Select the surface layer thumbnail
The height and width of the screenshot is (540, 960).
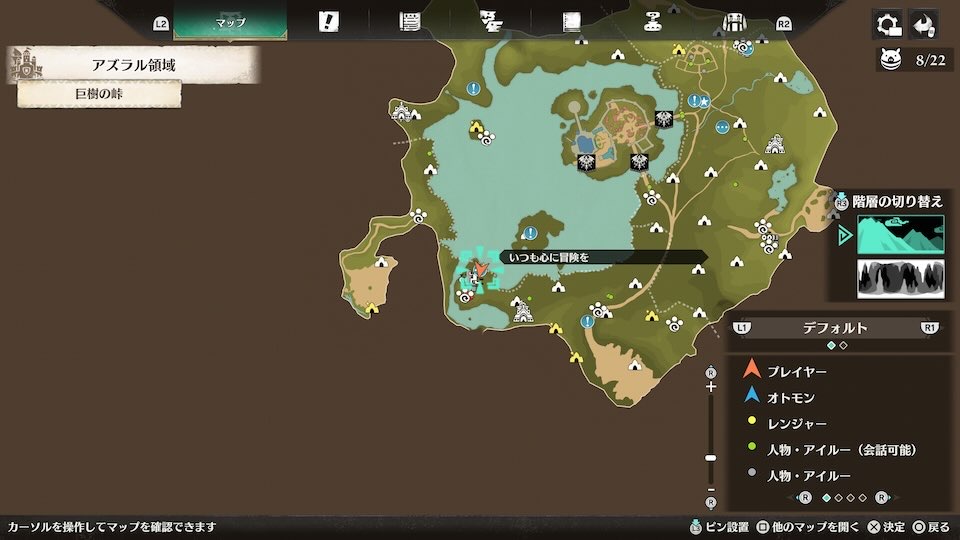pyautogui.click(x=900, y=234)
